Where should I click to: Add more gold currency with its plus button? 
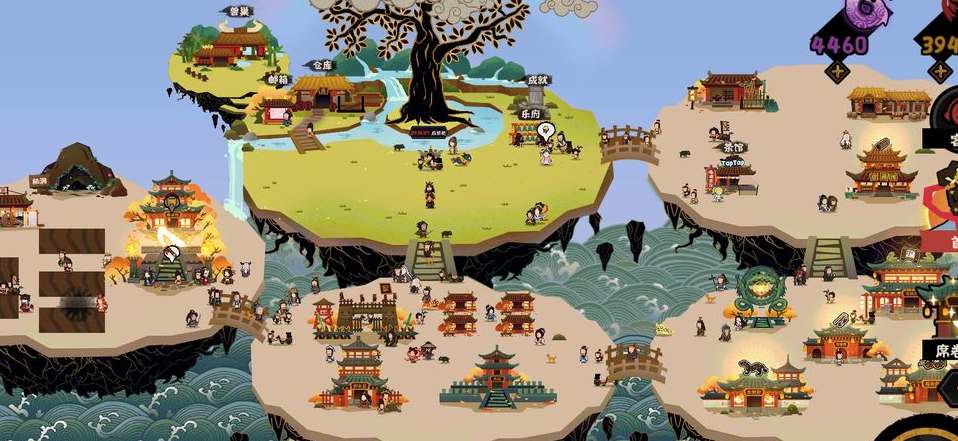pos(939,71)
